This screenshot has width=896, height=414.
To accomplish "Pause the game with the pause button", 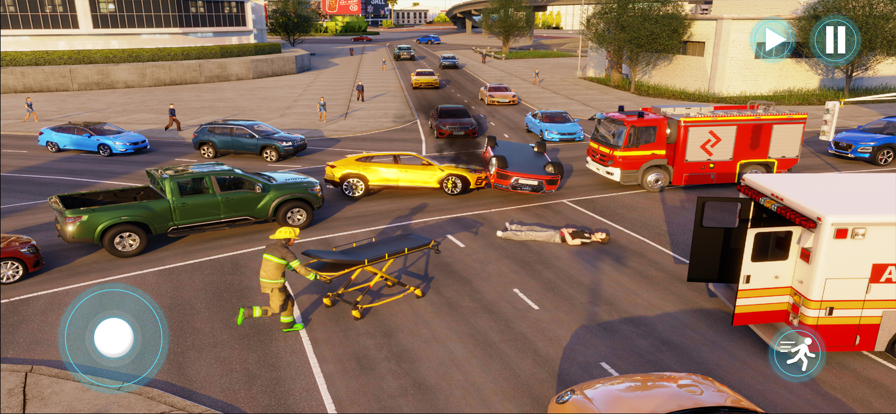I will (x=835, y=40).
